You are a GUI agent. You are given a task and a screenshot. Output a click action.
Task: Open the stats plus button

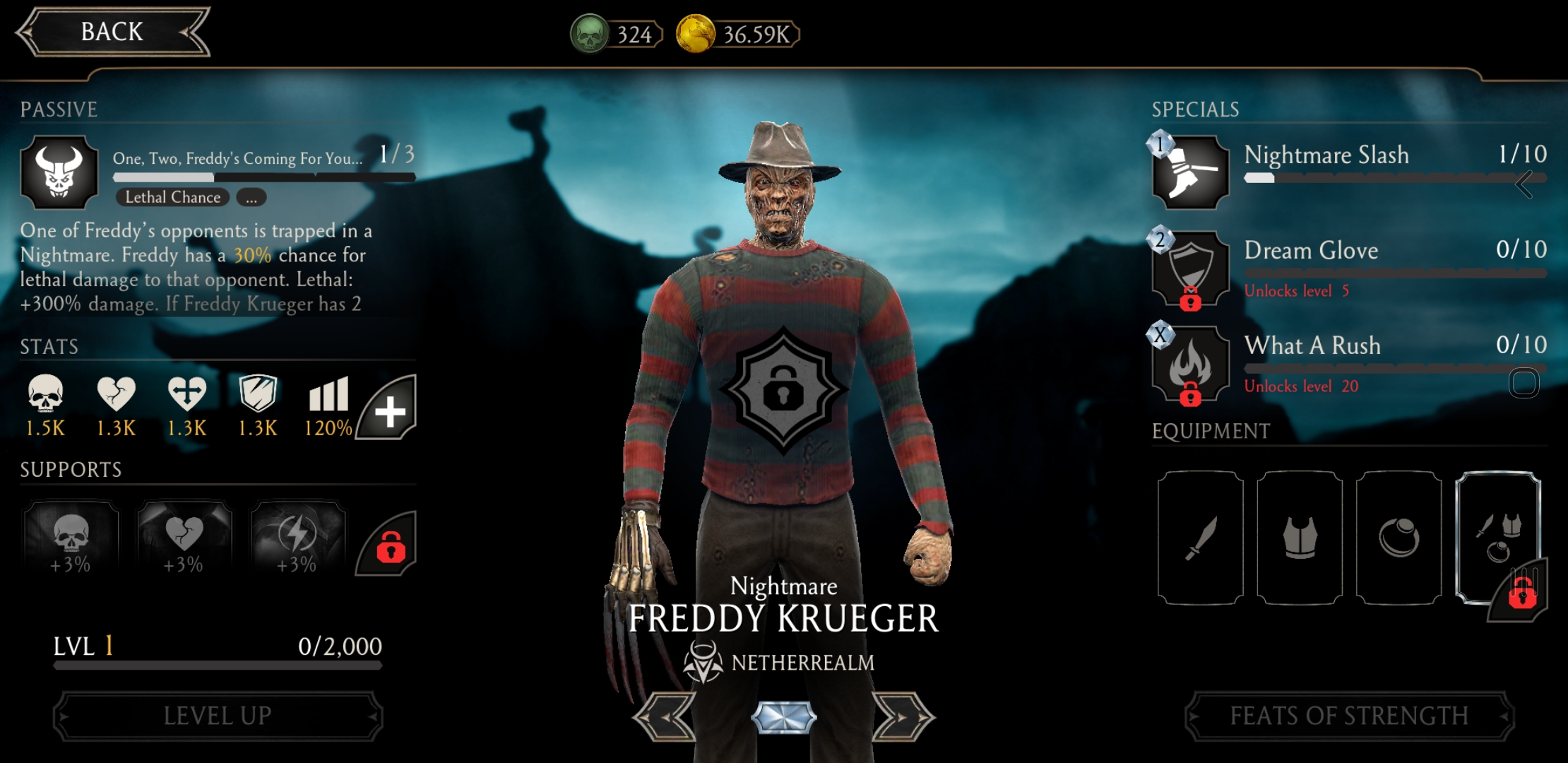[x=388, y=410]
